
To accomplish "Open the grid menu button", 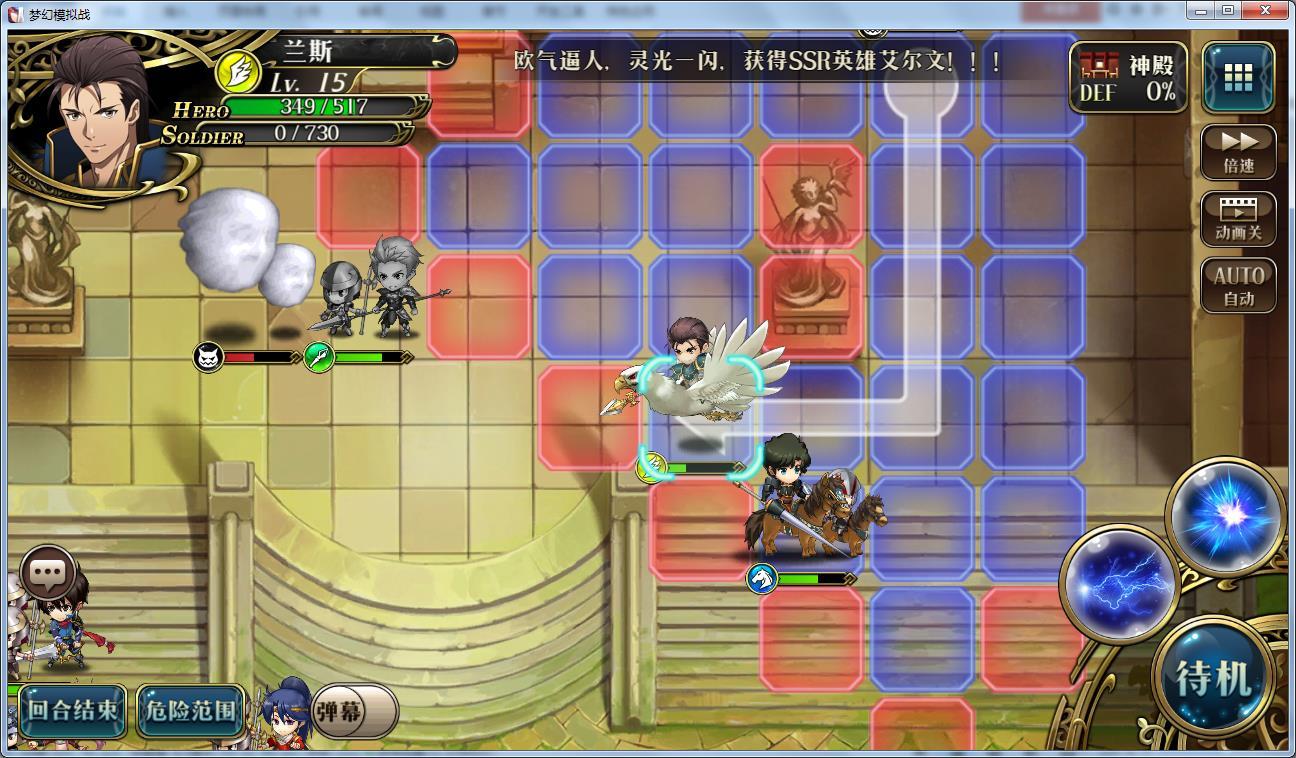I will [1238, 77].
